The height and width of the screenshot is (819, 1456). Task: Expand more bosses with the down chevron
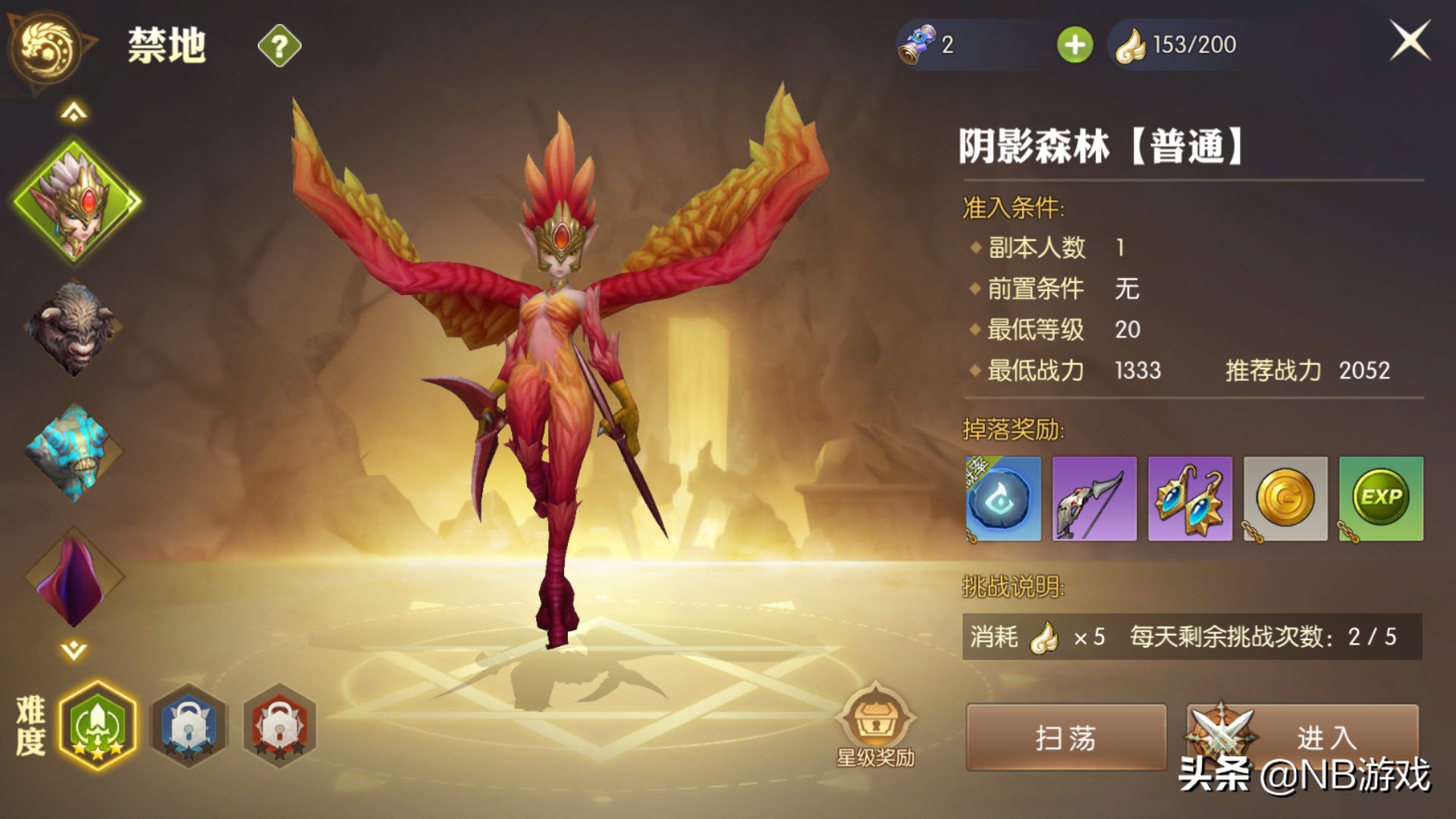point(72,648)
